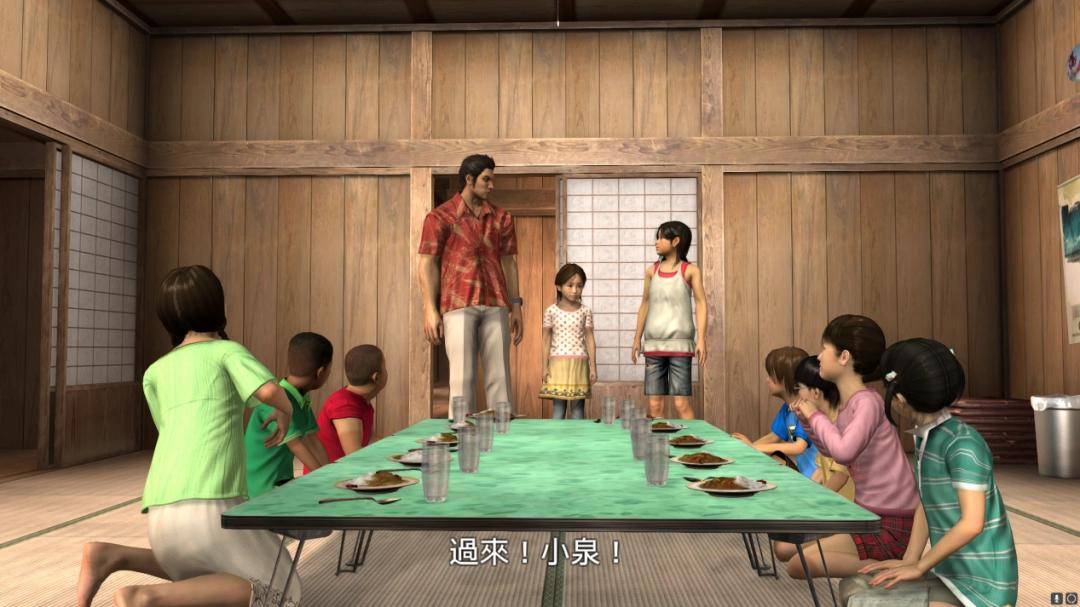This screenshot has height=607, width=1080.
Task: Click the circular target icon in the corner
Action: point(1071,598)
